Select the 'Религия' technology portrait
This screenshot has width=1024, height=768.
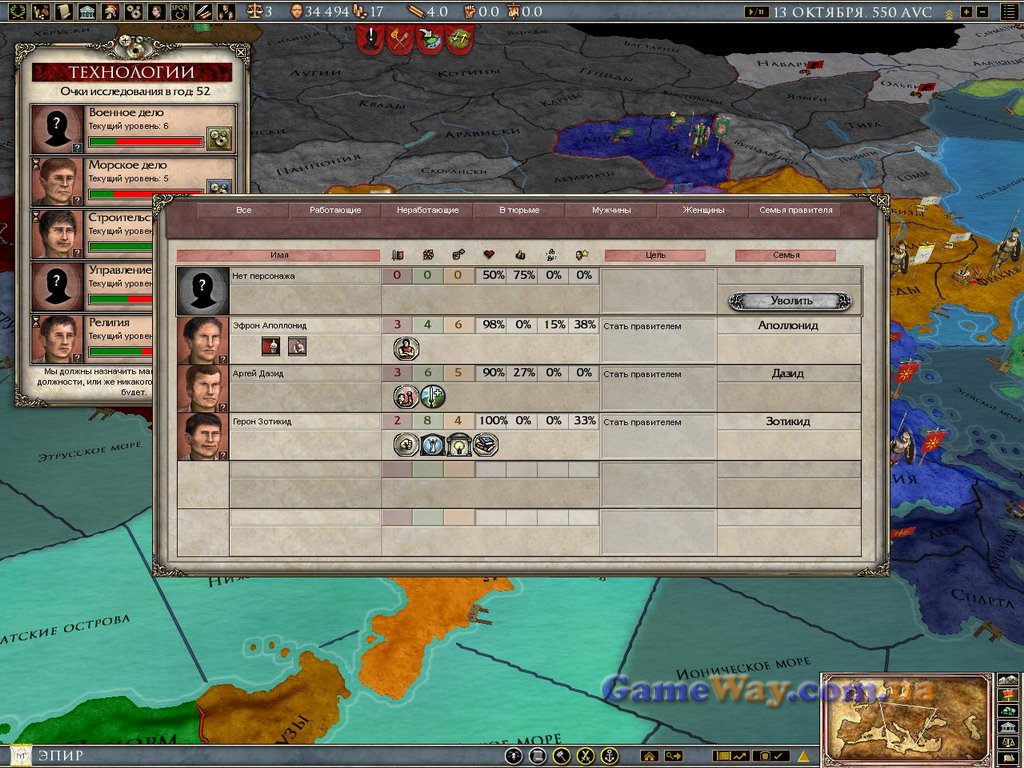click(58, 339)
